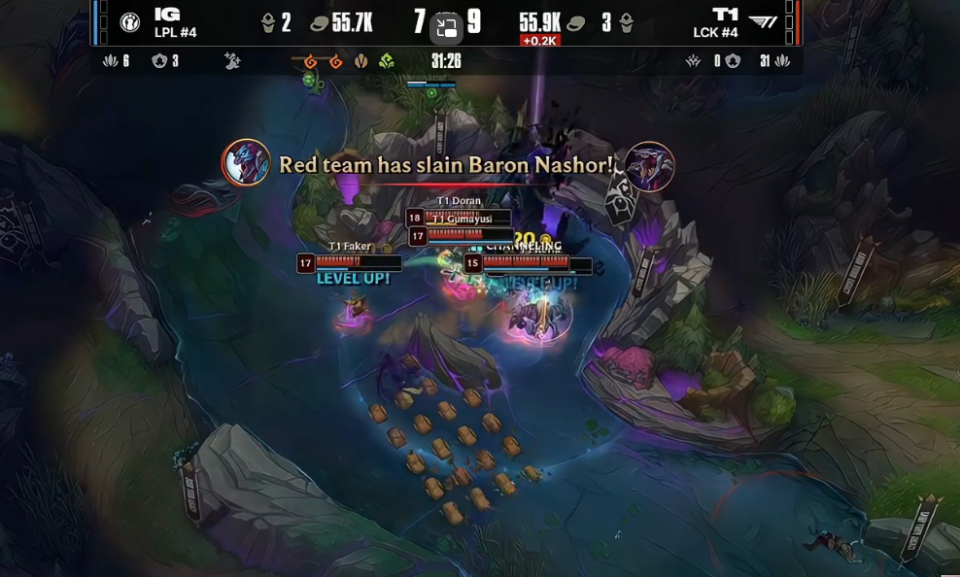
Task: Tap the screen rotate overlay button
Action: point(447,29)
